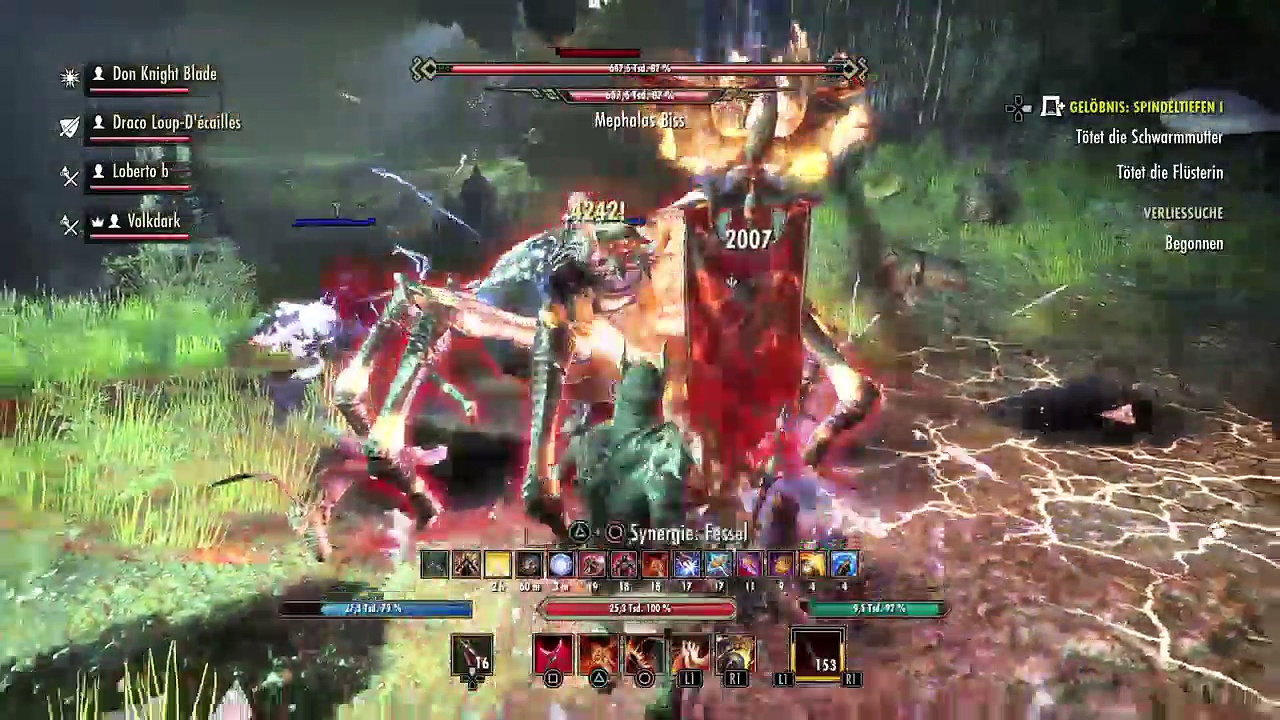Inspect the plain yellow square buff icon
The image size is (1280, 720).
tap(497, 565)
